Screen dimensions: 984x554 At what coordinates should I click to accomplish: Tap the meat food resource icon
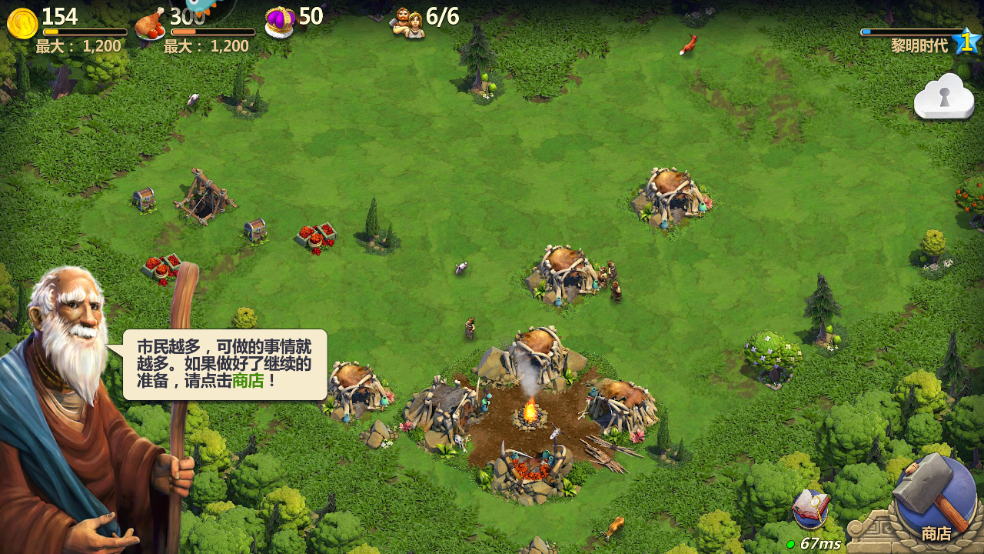click(150, 22)
